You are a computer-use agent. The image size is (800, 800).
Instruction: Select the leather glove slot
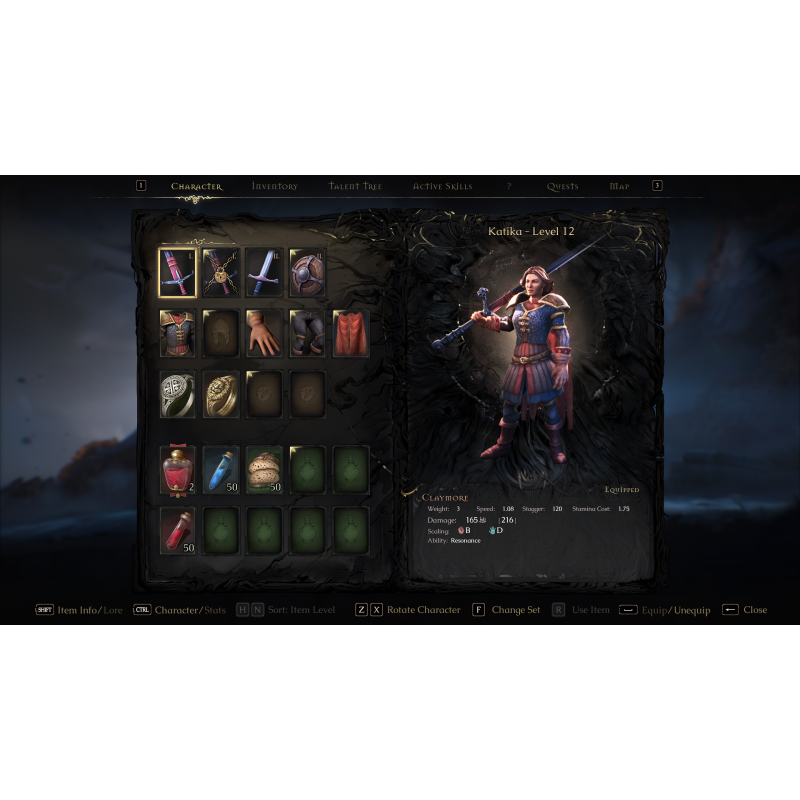(x=265, y=334)
